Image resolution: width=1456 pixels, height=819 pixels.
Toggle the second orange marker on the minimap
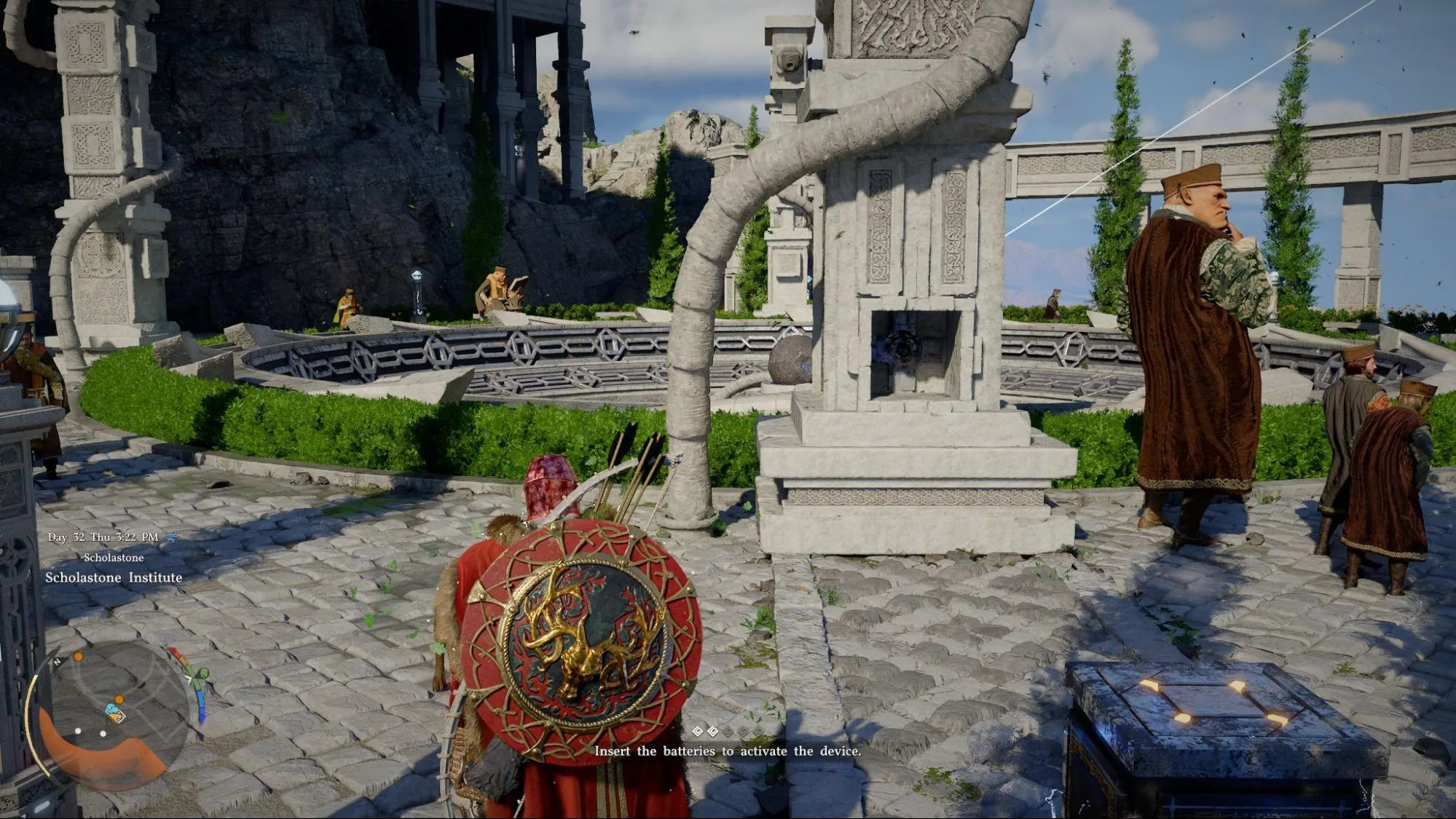(x=119, y=699)
